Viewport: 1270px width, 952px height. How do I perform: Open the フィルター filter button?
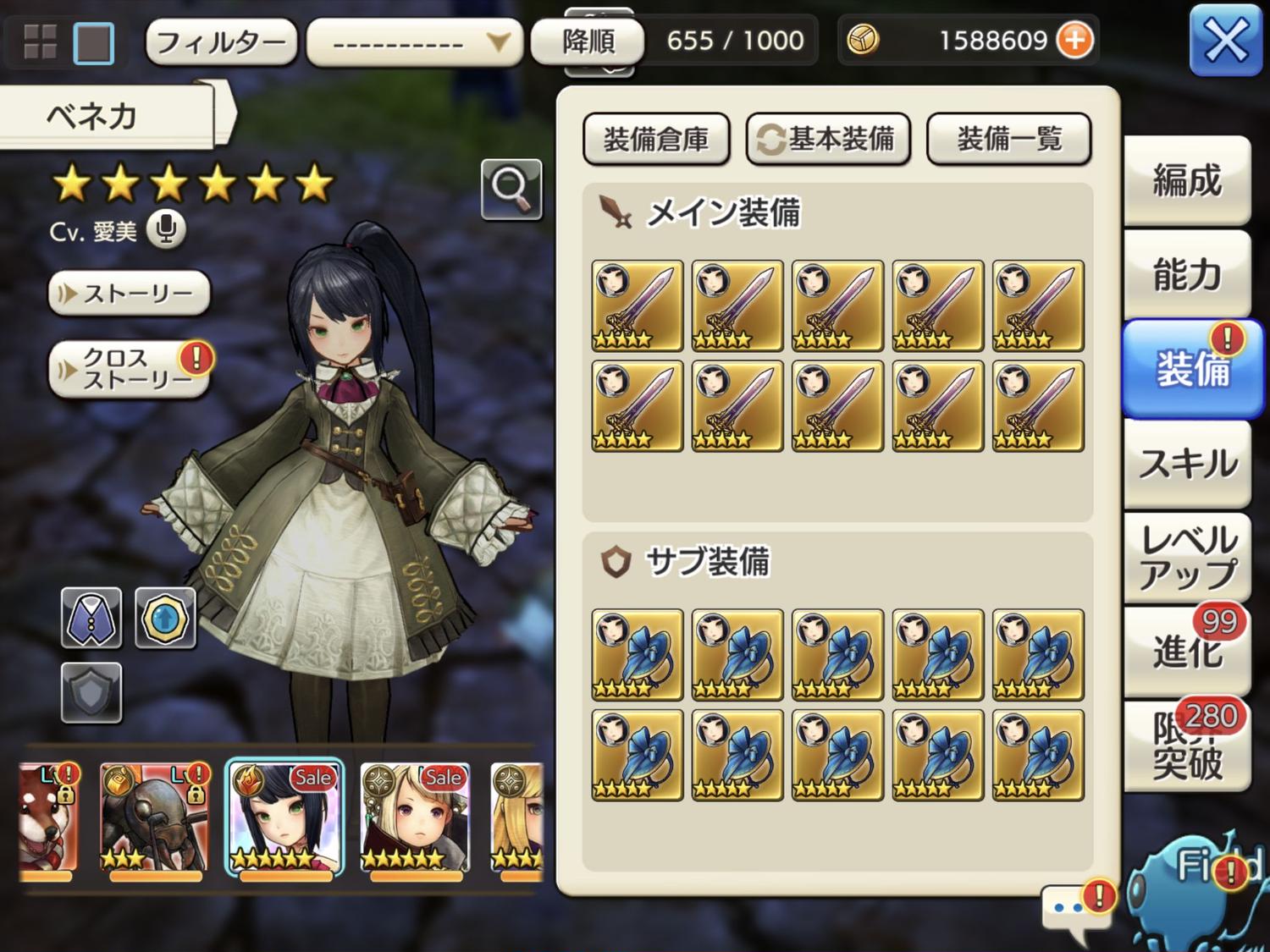221,41
